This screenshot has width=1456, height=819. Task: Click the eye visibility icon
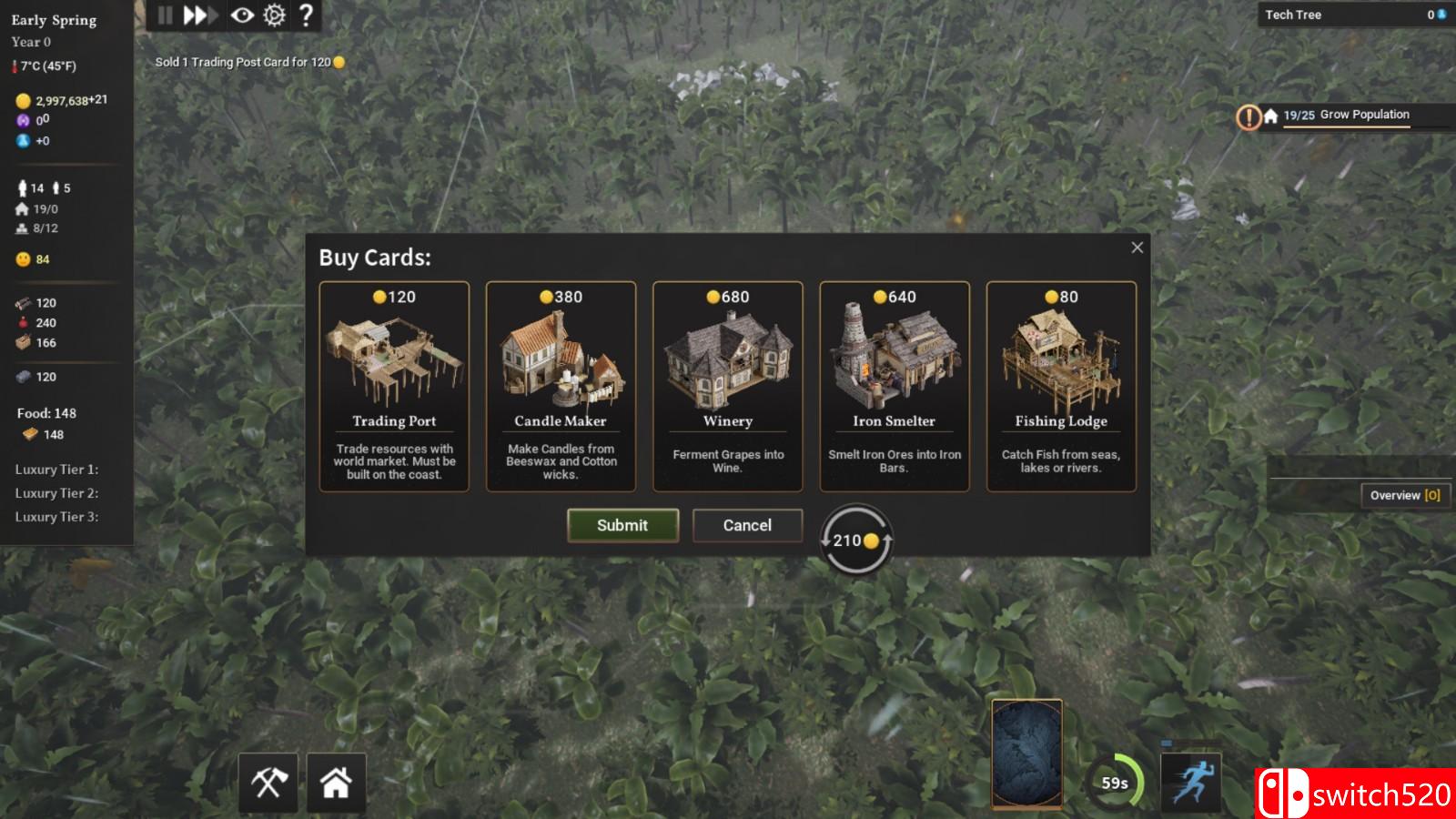242,15
